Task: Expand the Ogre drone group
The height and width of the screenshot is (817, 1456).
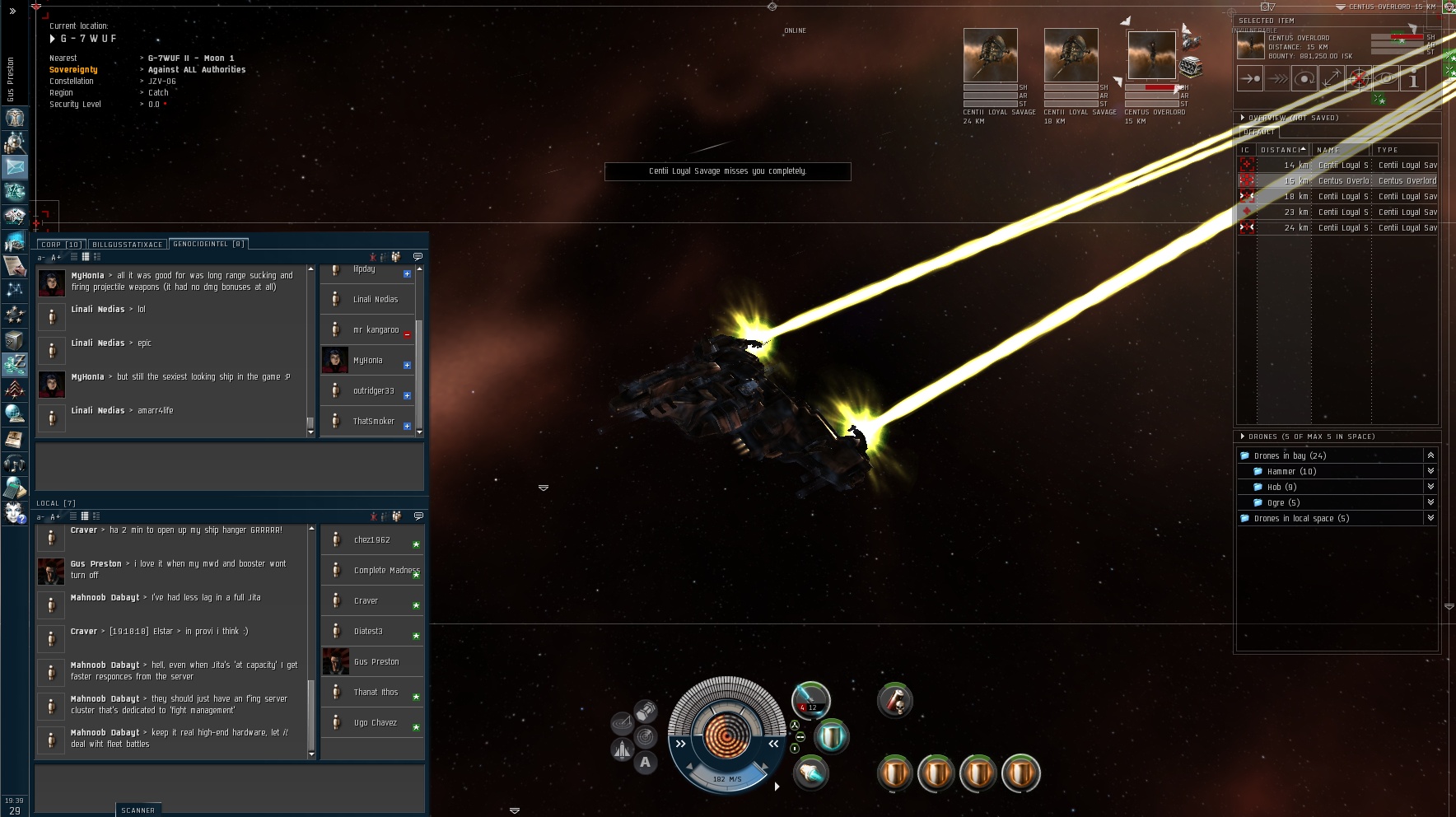Action: tap(1430, 502)
